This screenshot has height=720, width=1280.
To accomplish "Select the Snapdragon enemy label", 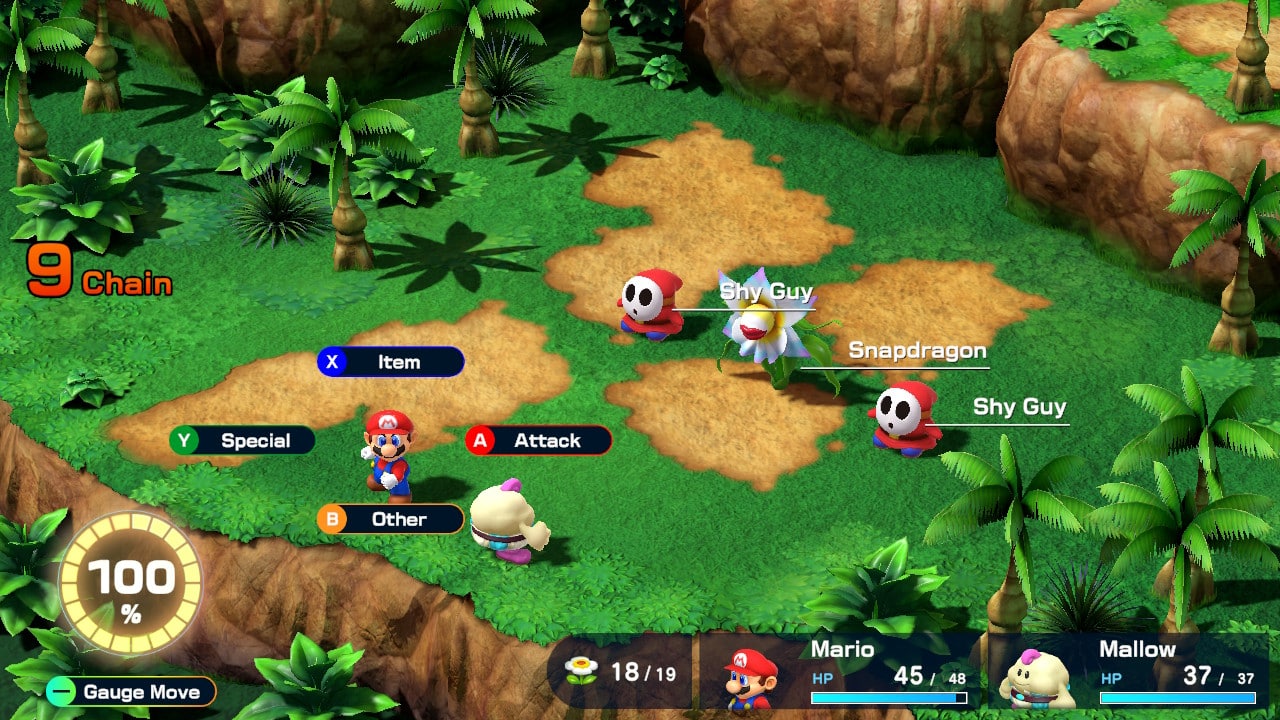I will [x=917, y=350].
